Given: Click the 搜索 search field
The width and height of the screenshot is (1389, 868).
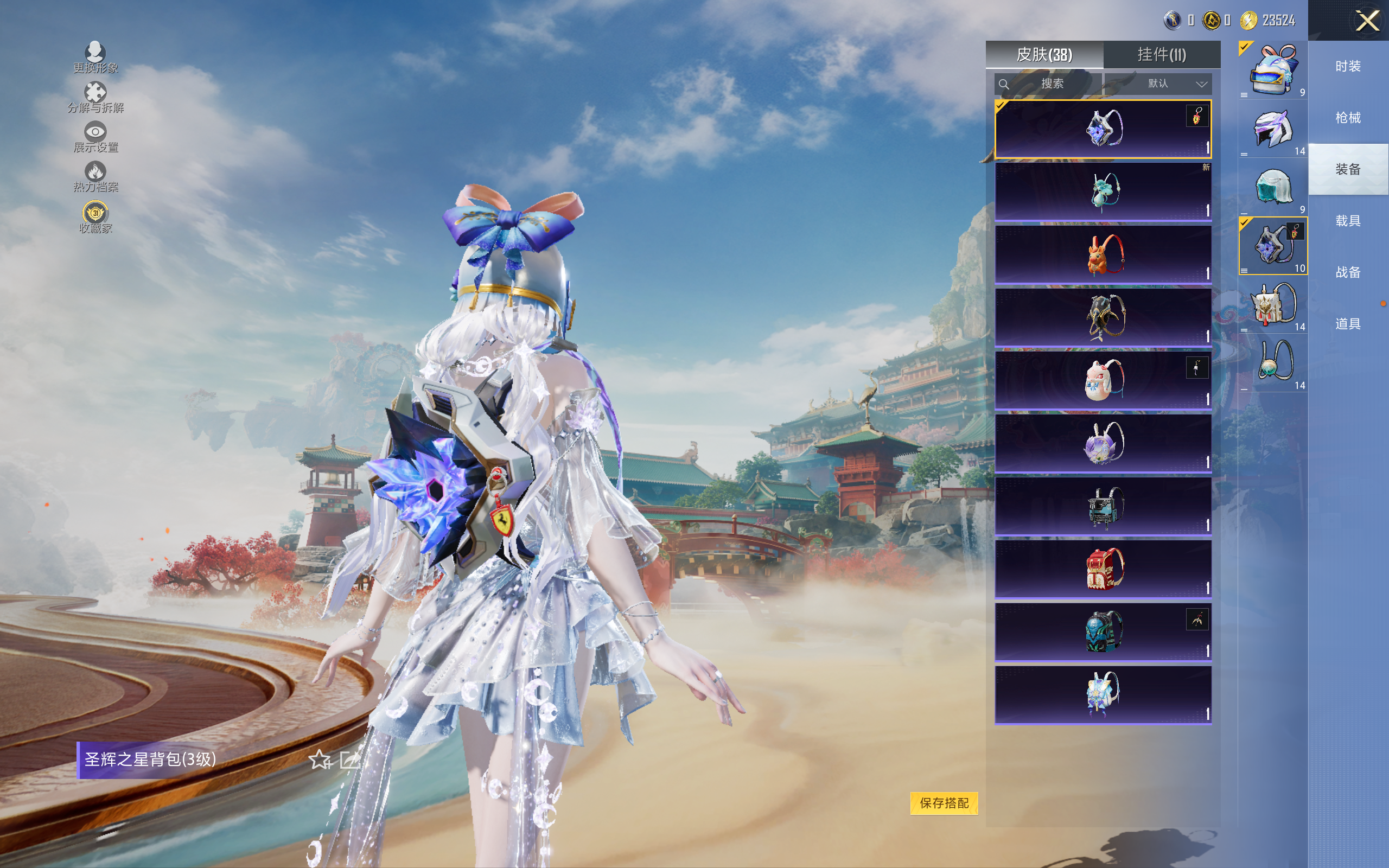Looking at the screenshot, I should point(1048,84).
